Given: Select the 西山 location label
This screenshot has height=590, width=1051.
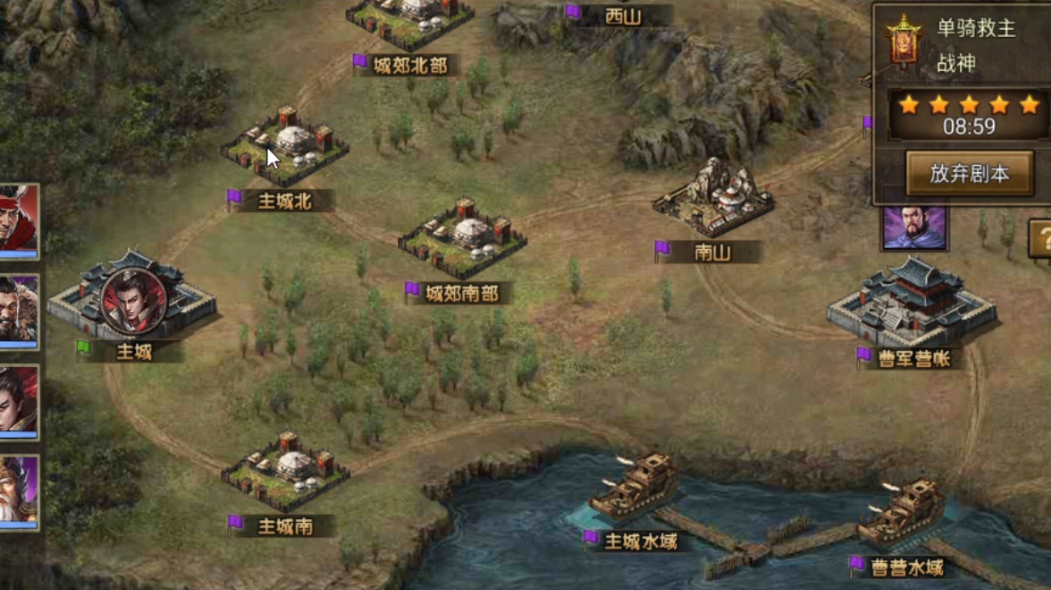Looking at the screenshot, I should pos(623,16).
